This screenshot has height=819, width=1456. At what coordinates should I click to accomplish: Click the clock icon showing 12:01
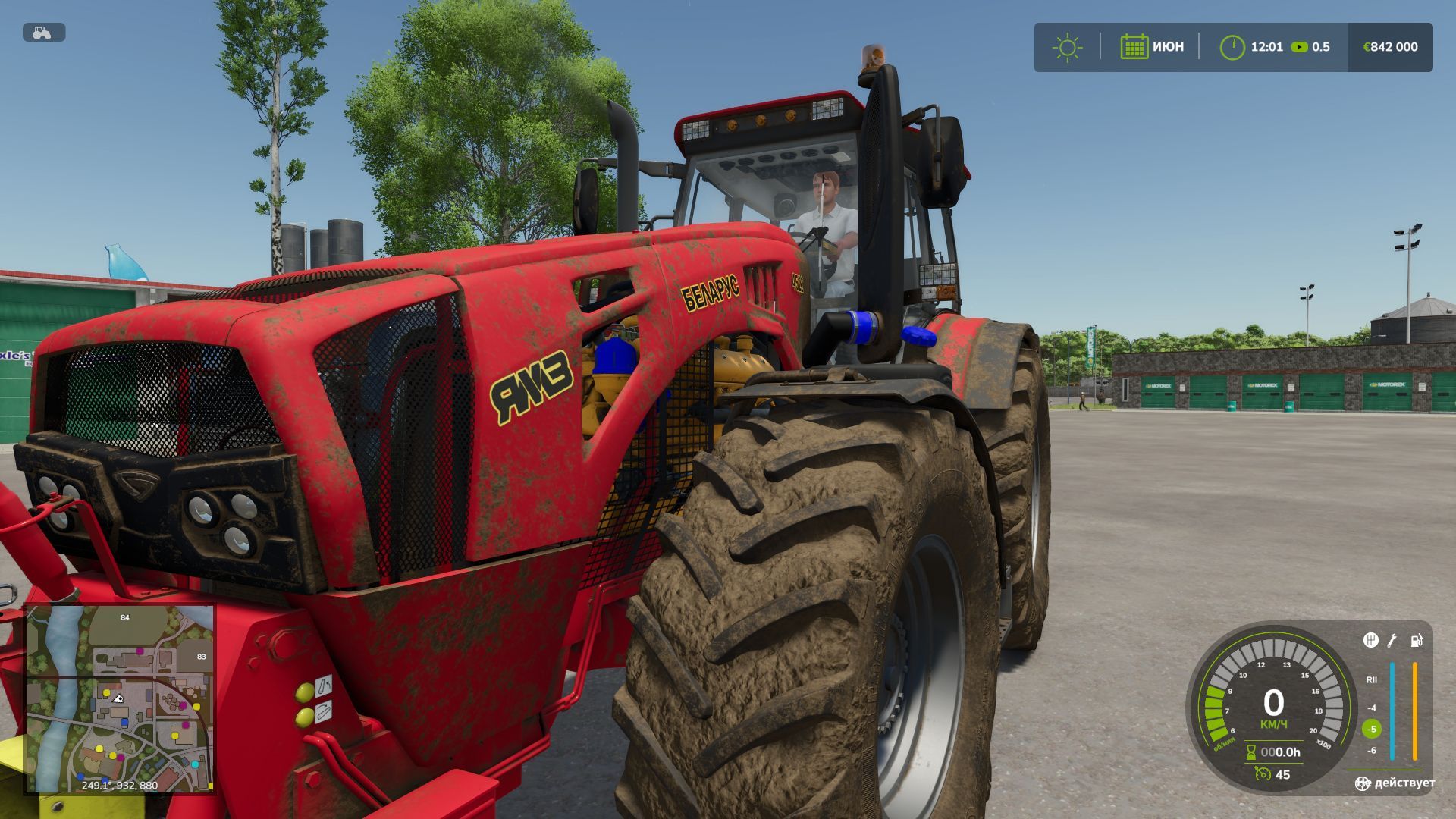pos(1233,45)
